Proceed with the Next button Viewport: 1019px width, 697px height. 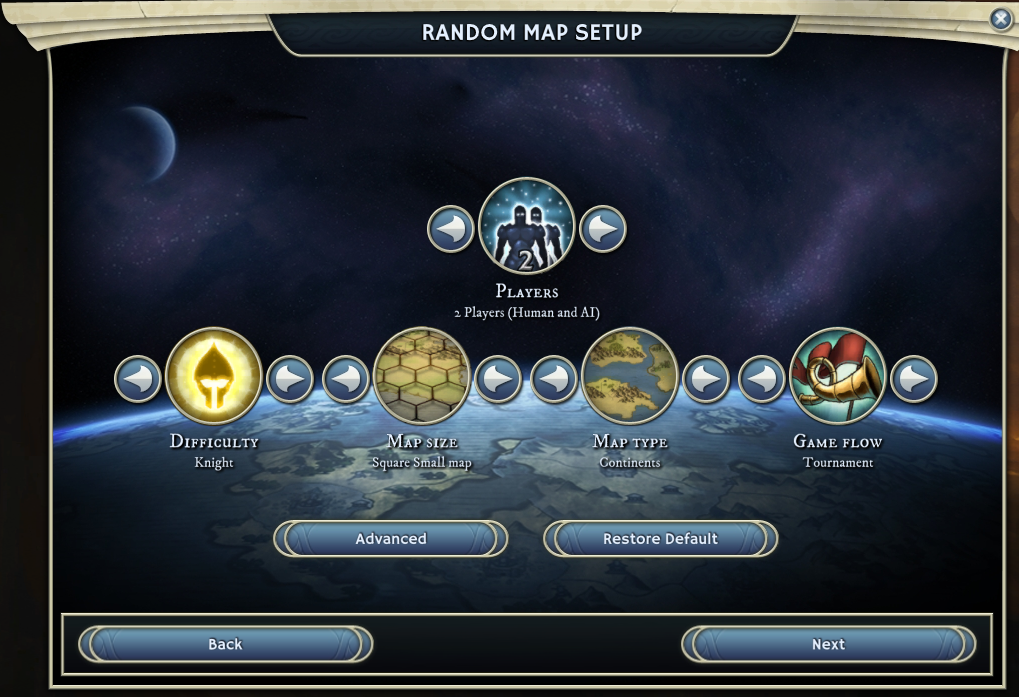(x=828, y=645)
